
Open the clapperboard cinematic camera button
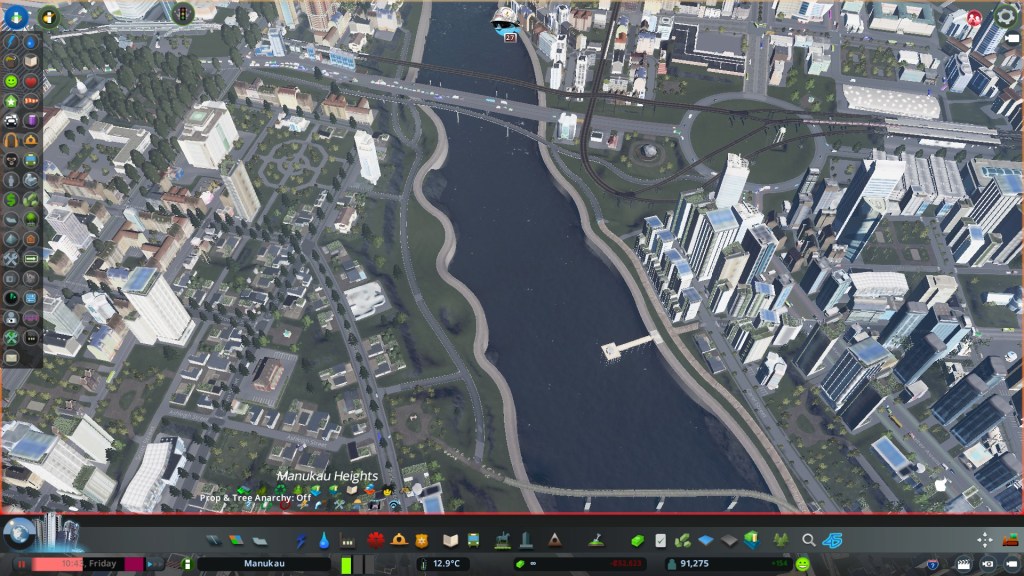[x=962, y=564]
